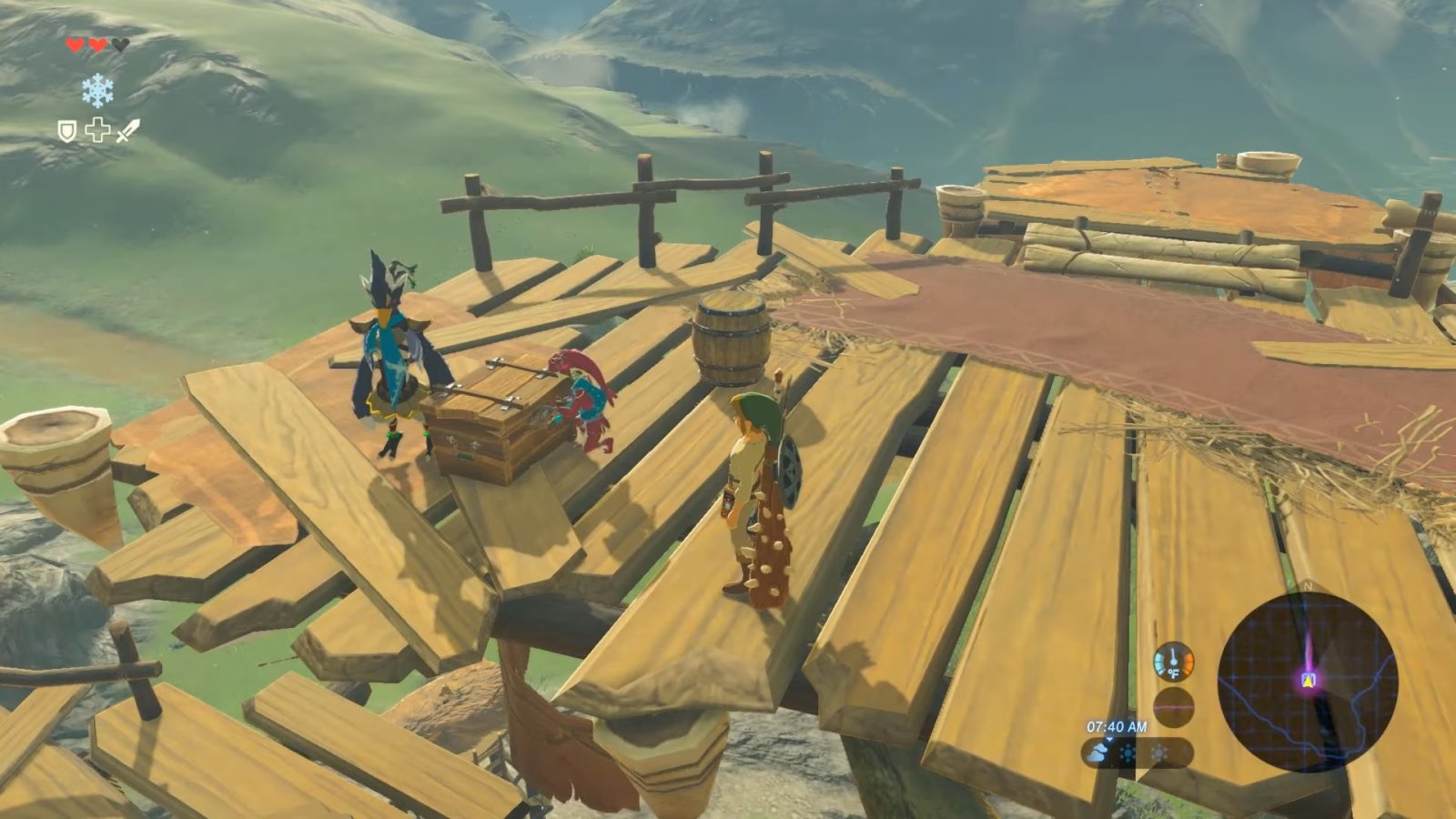Select the darkened empty heart container
The height and width of the screenshot is (819, 1456).
click(120, 45)
